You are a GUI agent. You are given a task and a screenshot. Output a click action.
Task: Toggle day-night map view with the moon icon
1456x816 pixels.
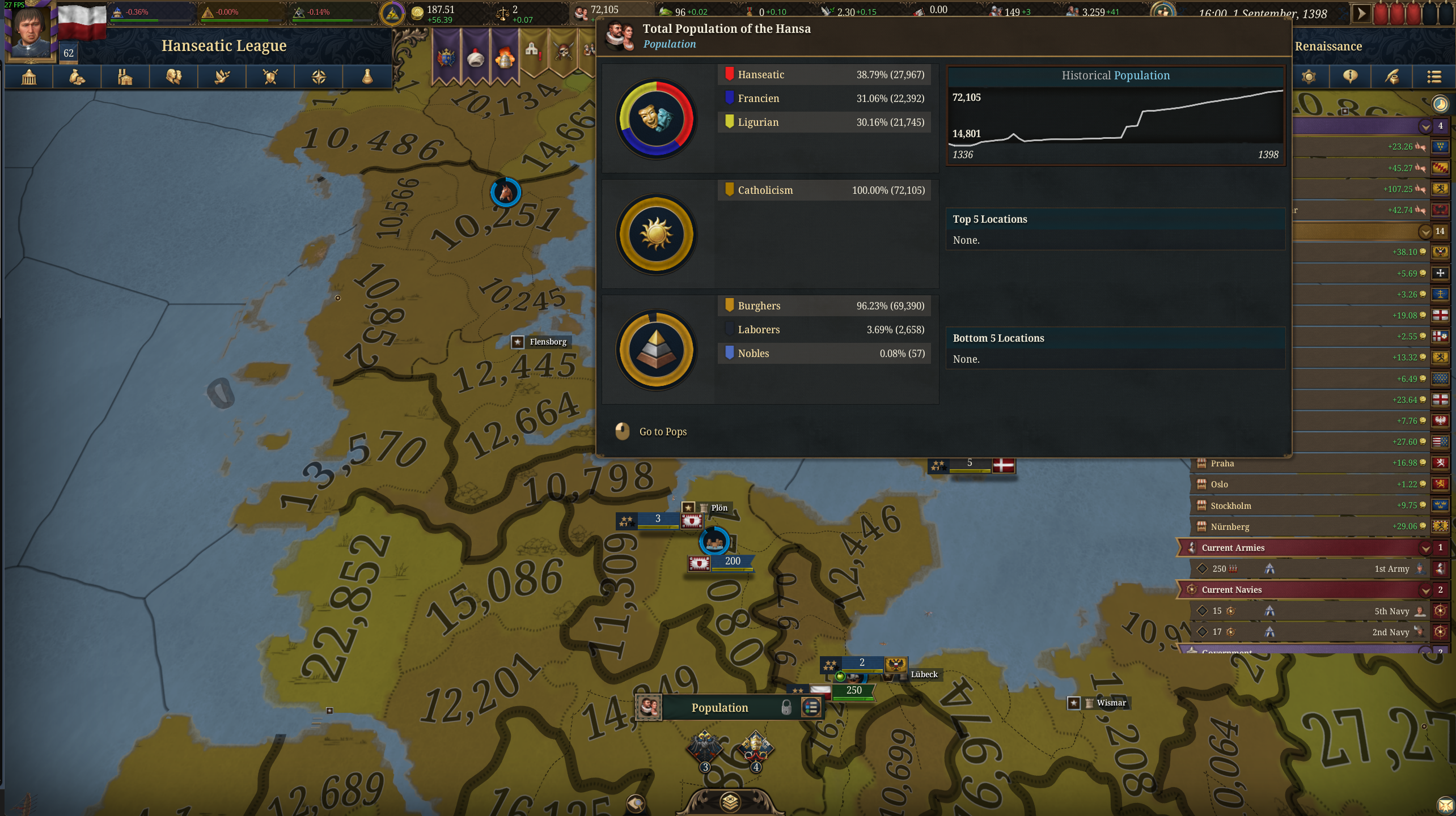click(1441, 104)
